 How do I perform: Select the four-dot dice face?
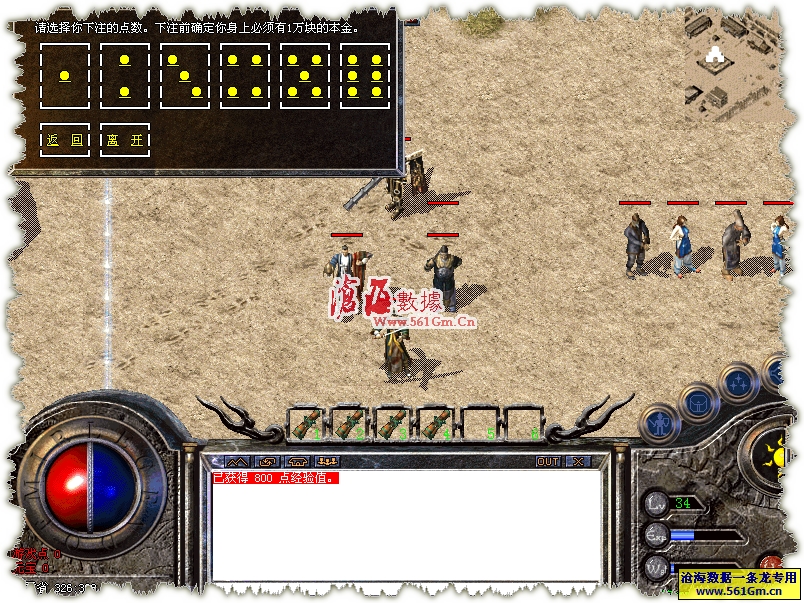click(x=245, y=76)
